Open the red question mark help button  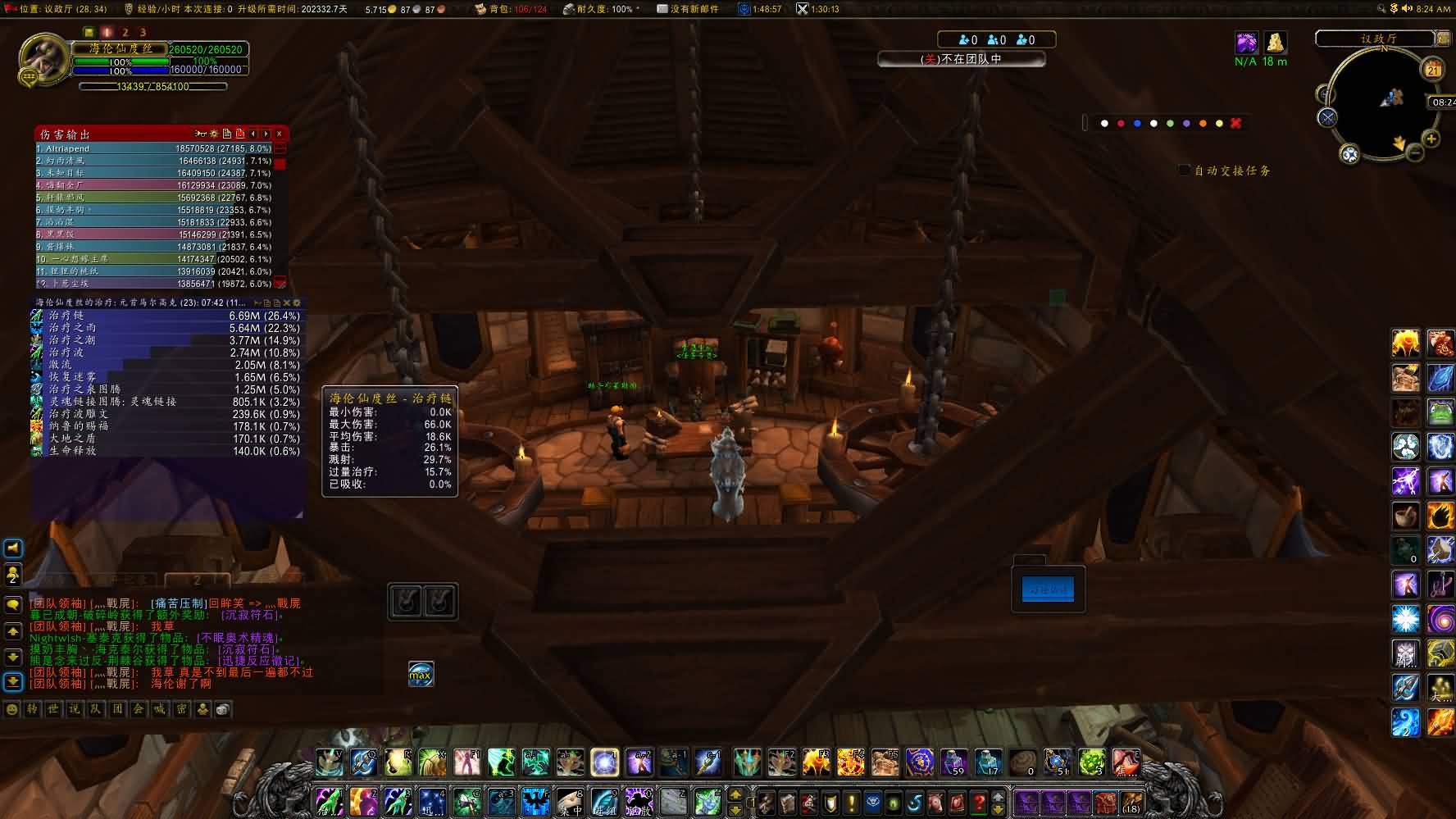coord(979,802)
